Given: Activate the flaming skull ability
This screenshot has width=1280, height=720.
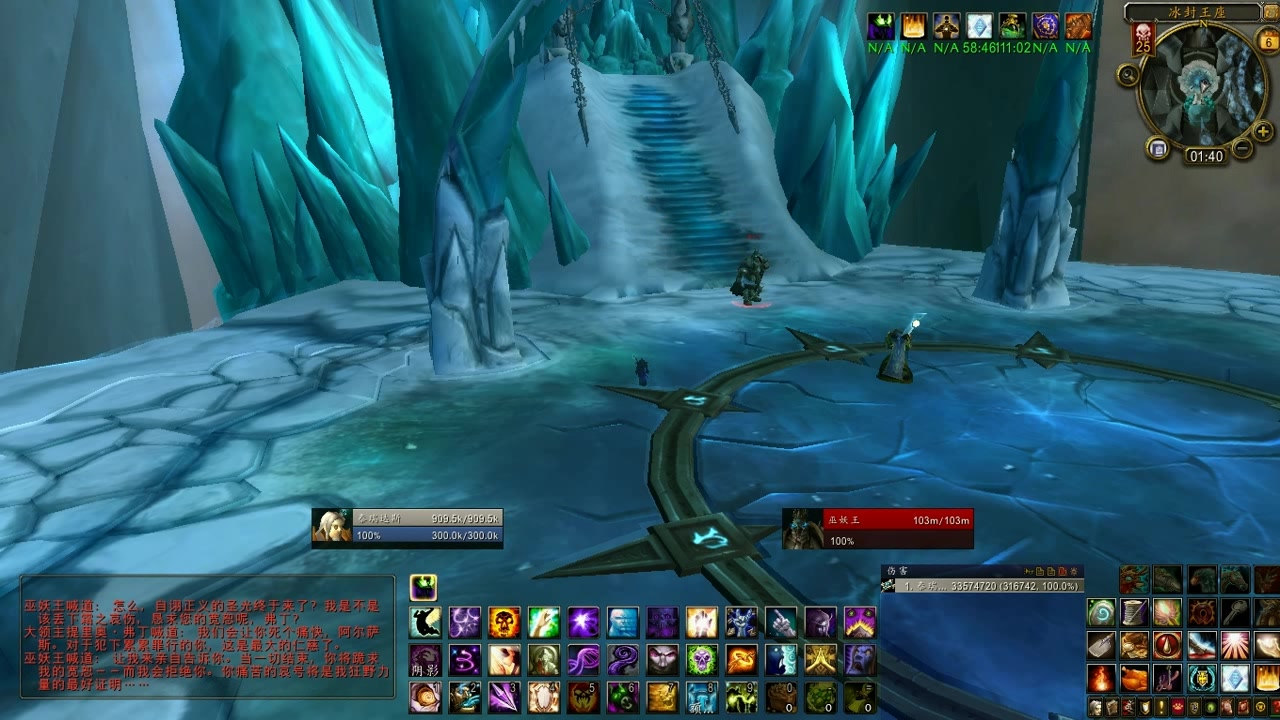Looking at the screenshot, I should 504,623.
